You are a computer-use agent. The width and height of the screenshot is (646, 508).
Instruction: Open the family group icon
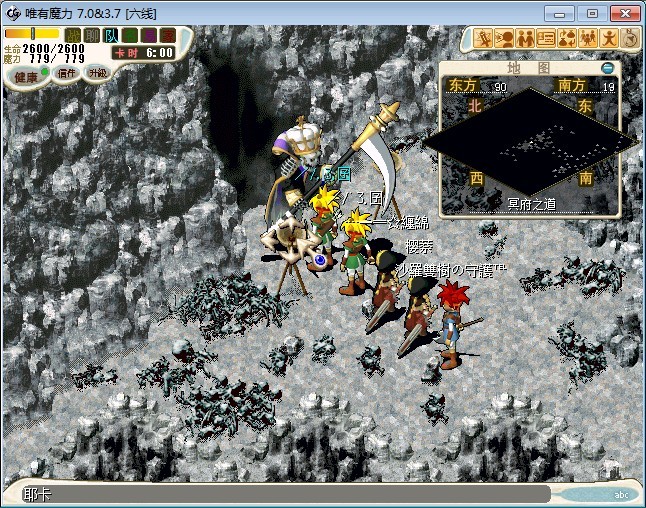(587, 39)
